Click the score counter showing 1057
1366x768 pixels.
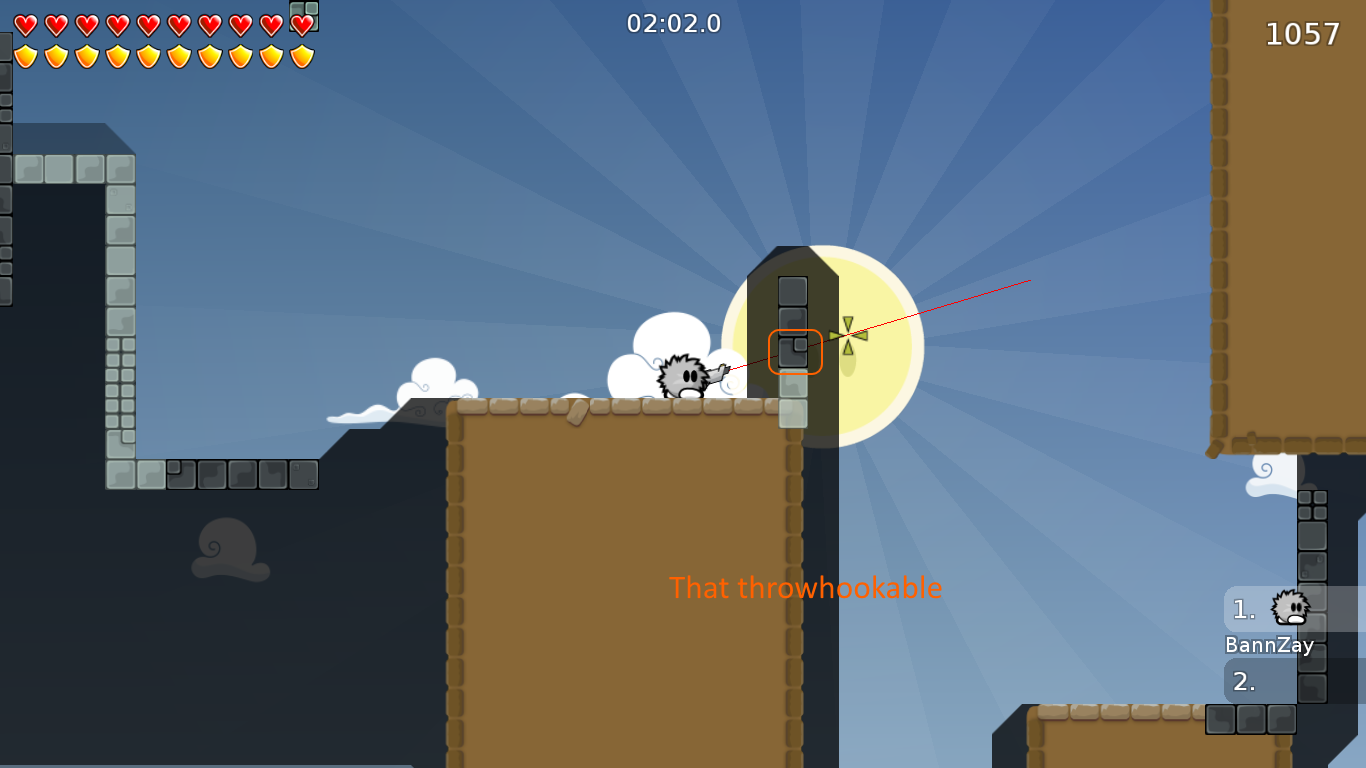pyautogui.click(x=1303, y=34)
